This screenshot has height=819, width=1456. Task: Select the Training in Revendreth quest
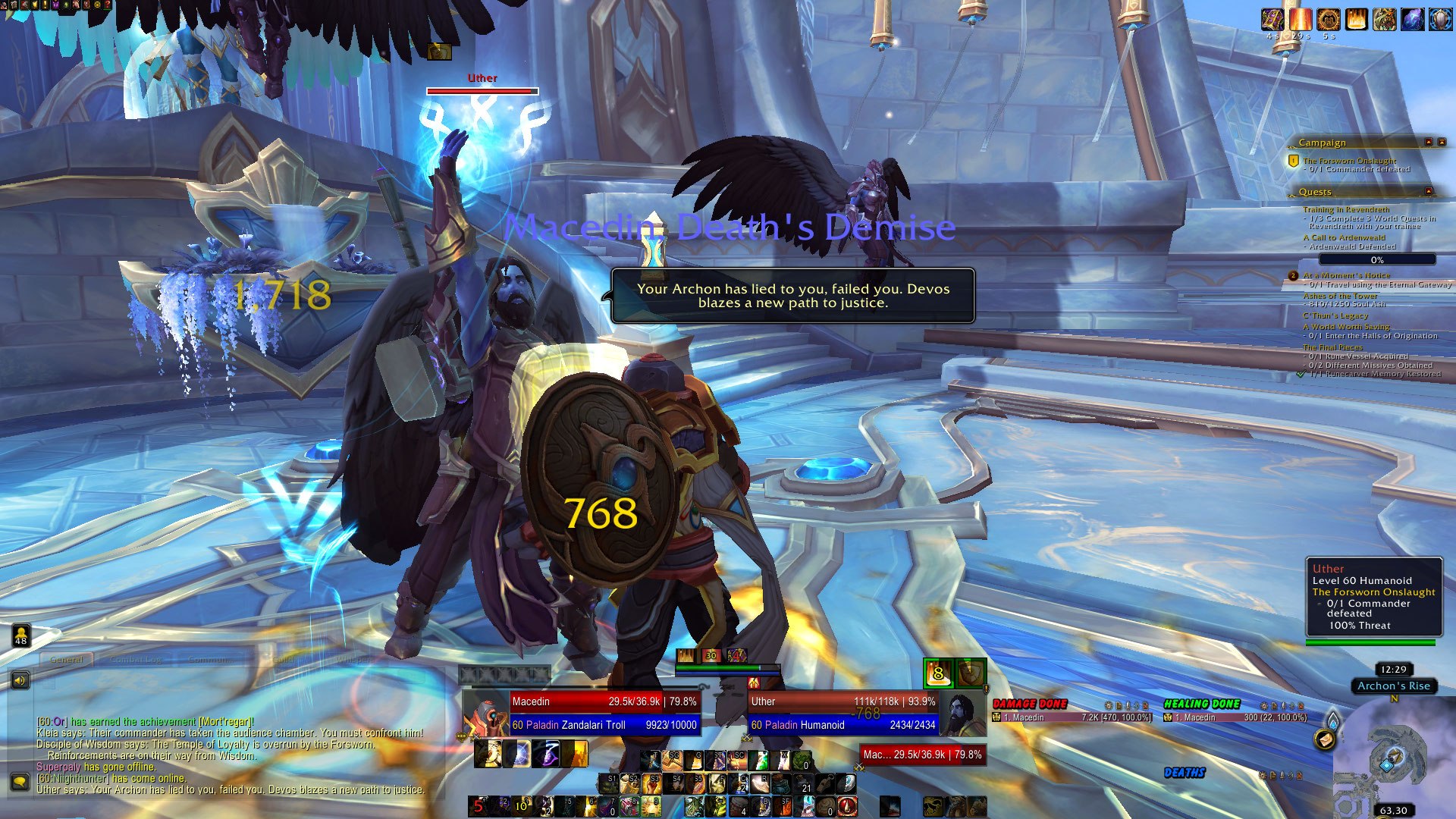1346,209
